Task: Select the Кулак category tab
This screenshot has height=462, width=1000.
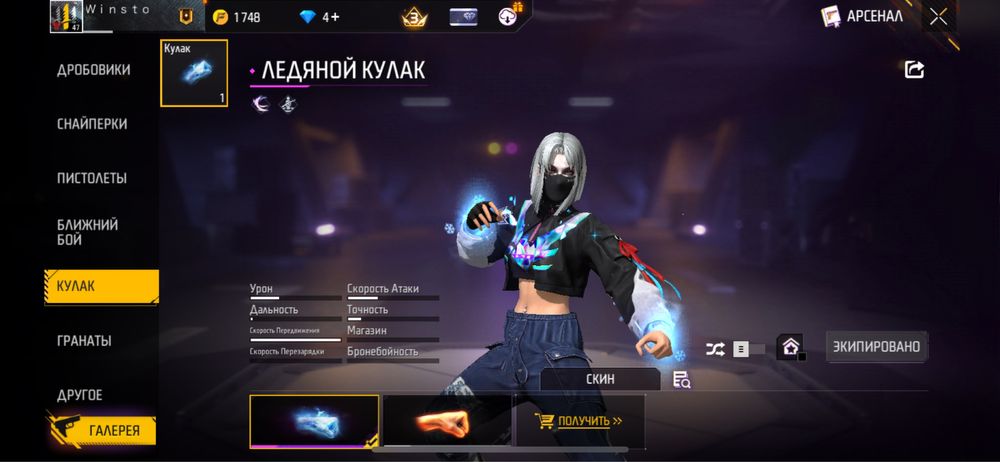Action: 100,286
